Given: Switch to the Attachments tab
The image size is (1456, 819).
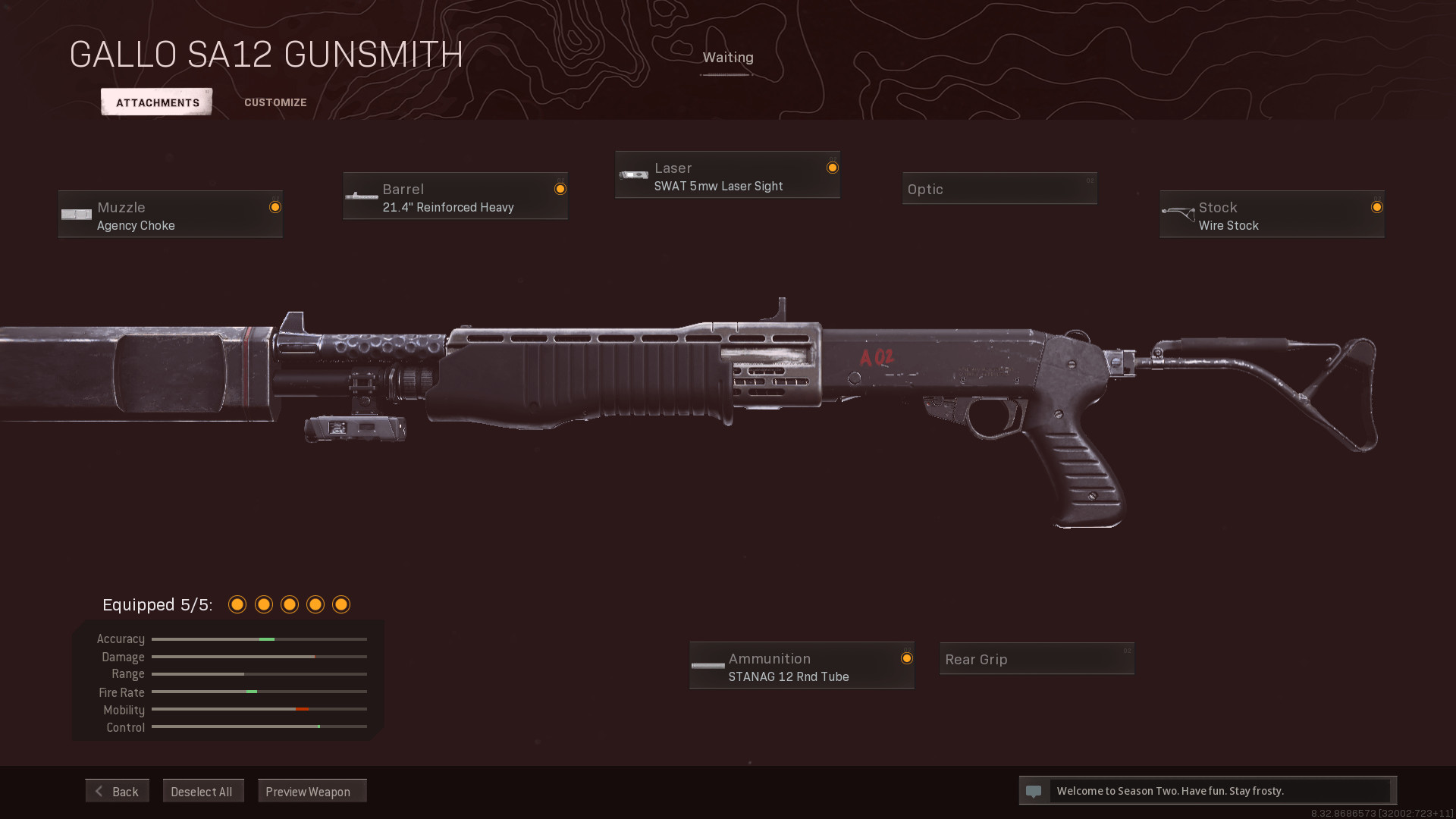Looking at the screenshot, I should [157, 102].
